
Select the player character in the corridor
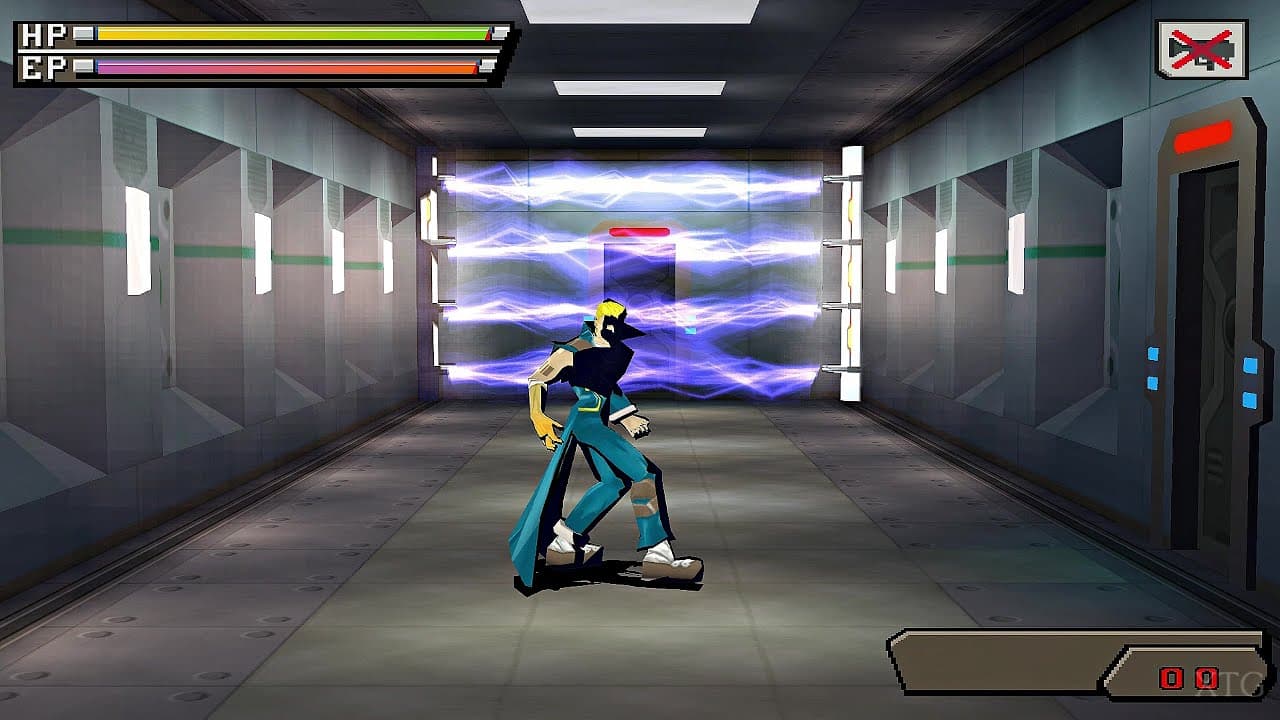pos(600,430)
